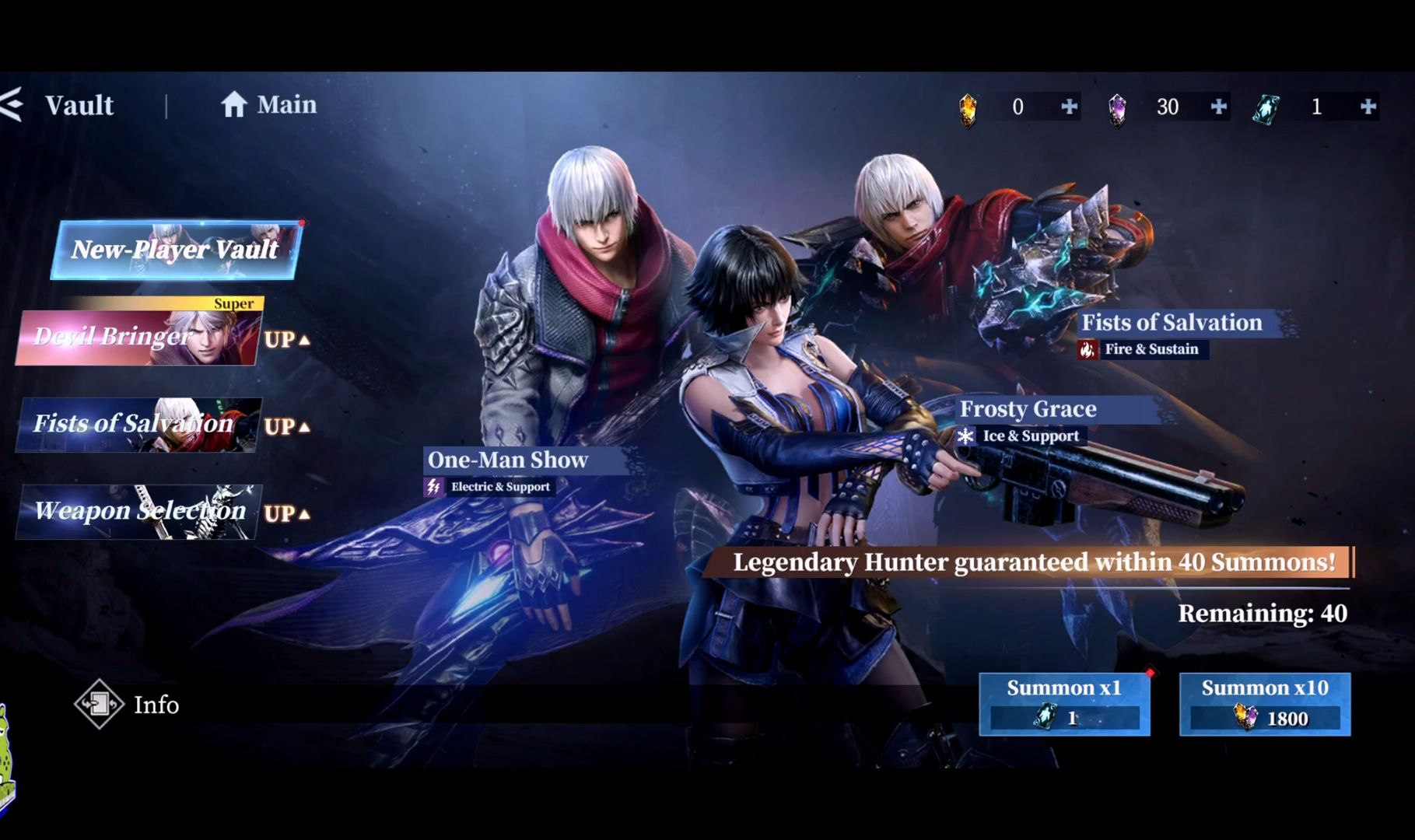Viewport: 1415px width, 840px height.
Task: View the One-Man Show hunter label
Action: click(x=508, y=460)
